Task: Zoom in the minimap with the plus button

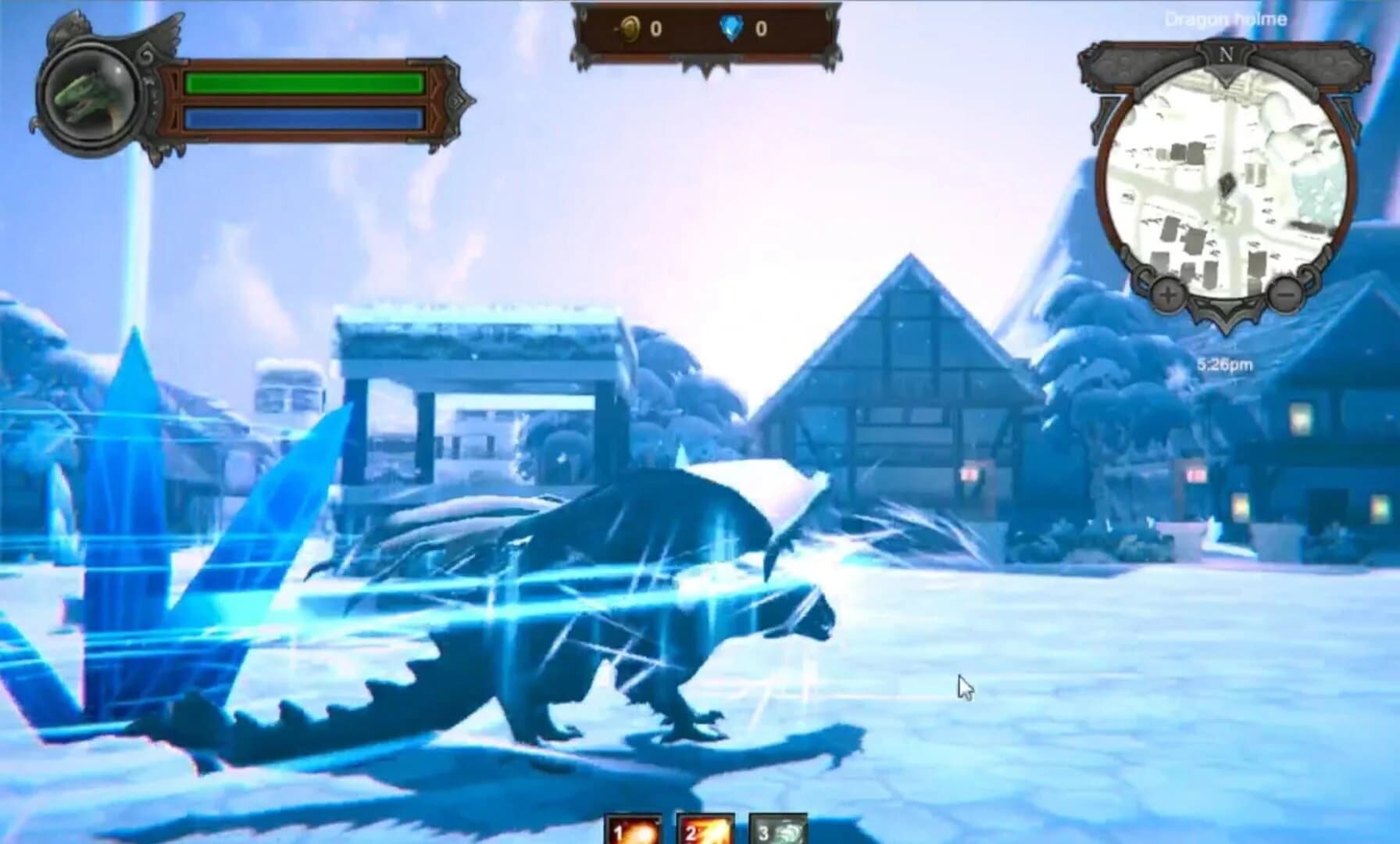Action: (1167, 293)
